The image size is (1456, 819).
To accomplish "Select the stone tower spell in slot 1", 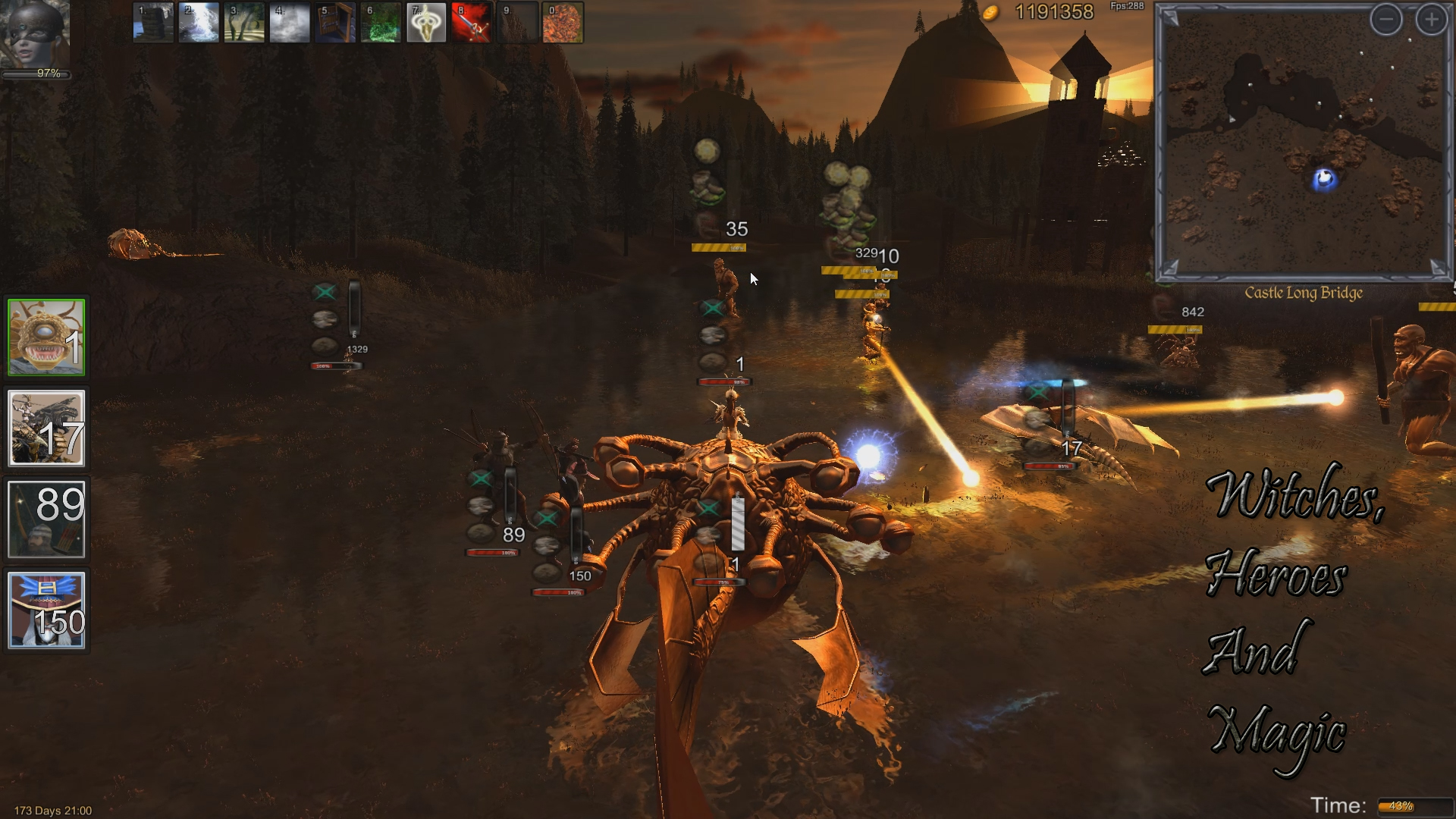I will pyautogui.click(x=153, y=23).
